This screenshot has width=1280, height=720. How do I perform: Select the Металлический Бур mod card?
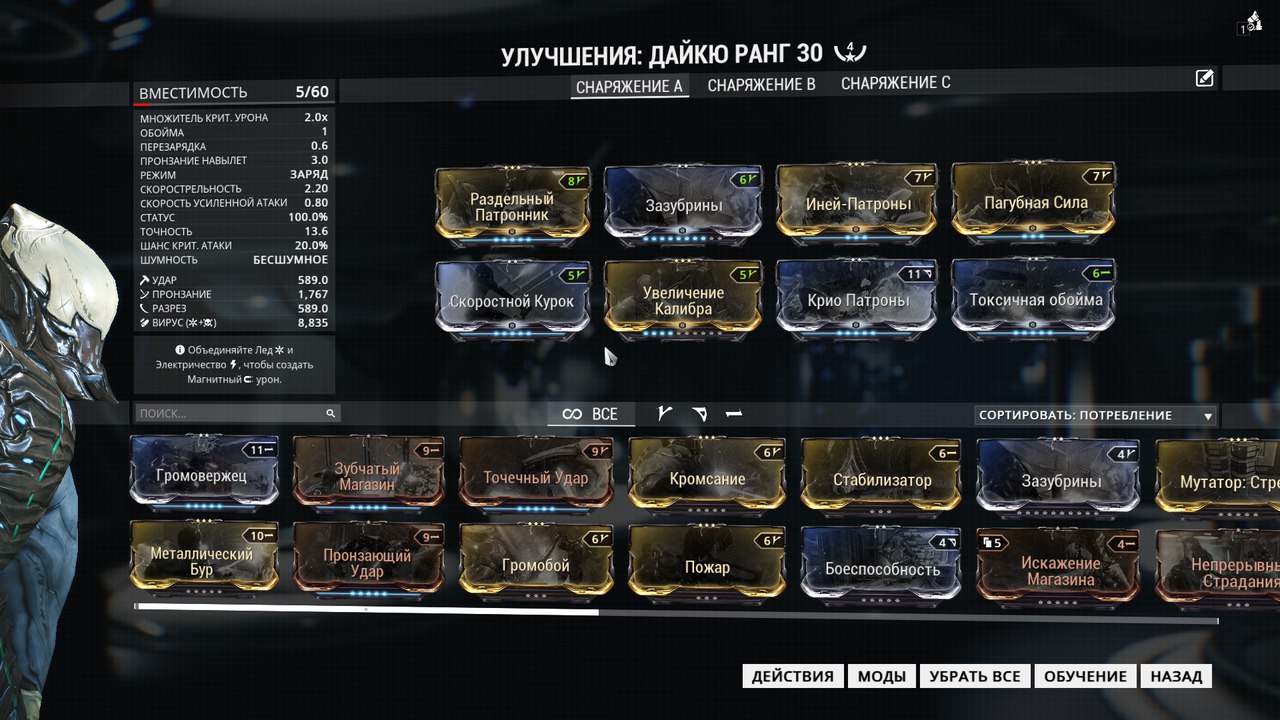pos(203,563)
